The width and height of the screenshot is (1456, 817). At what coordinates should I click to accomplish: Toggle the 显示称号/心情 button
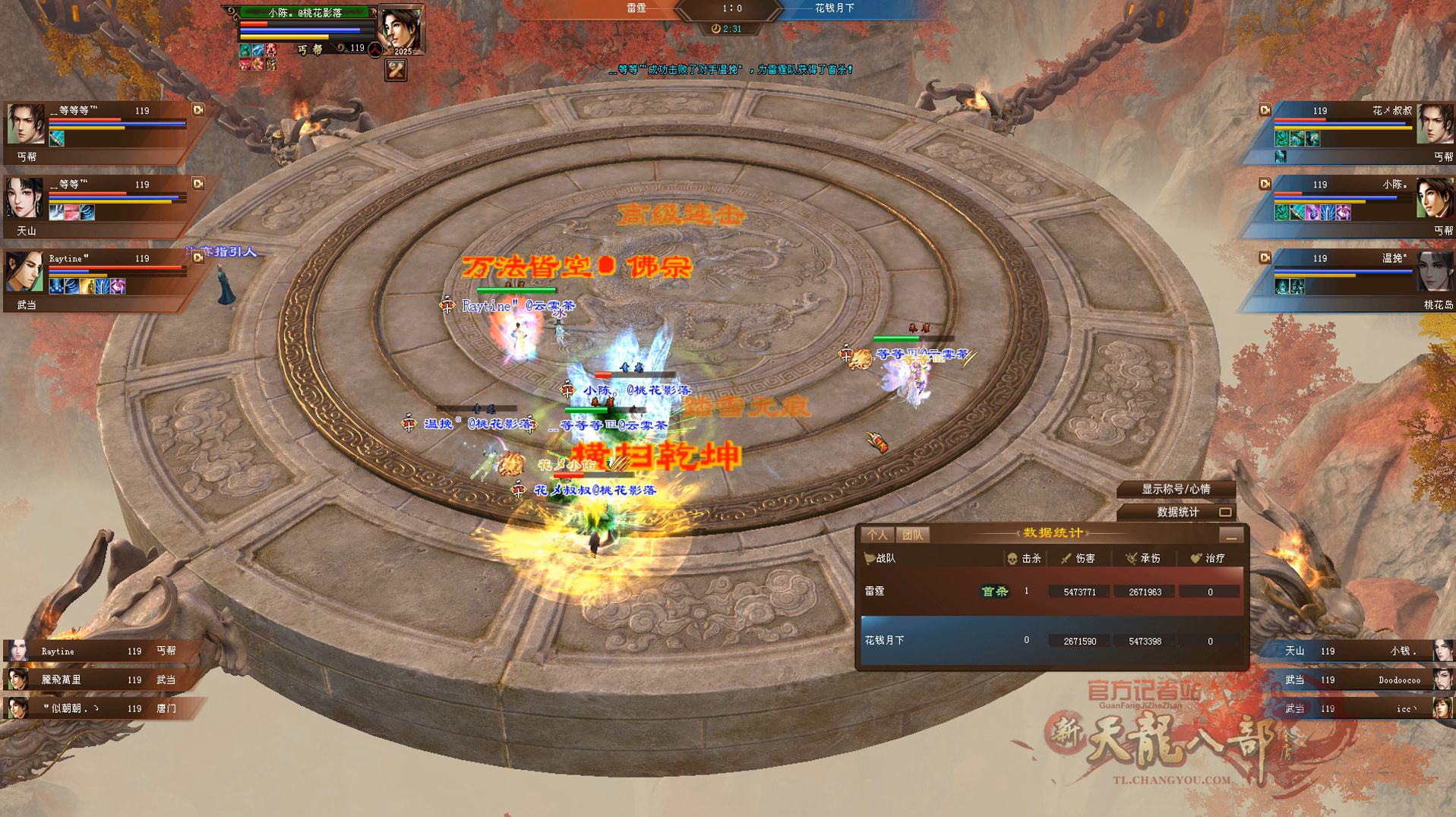tap(1176, 489)
